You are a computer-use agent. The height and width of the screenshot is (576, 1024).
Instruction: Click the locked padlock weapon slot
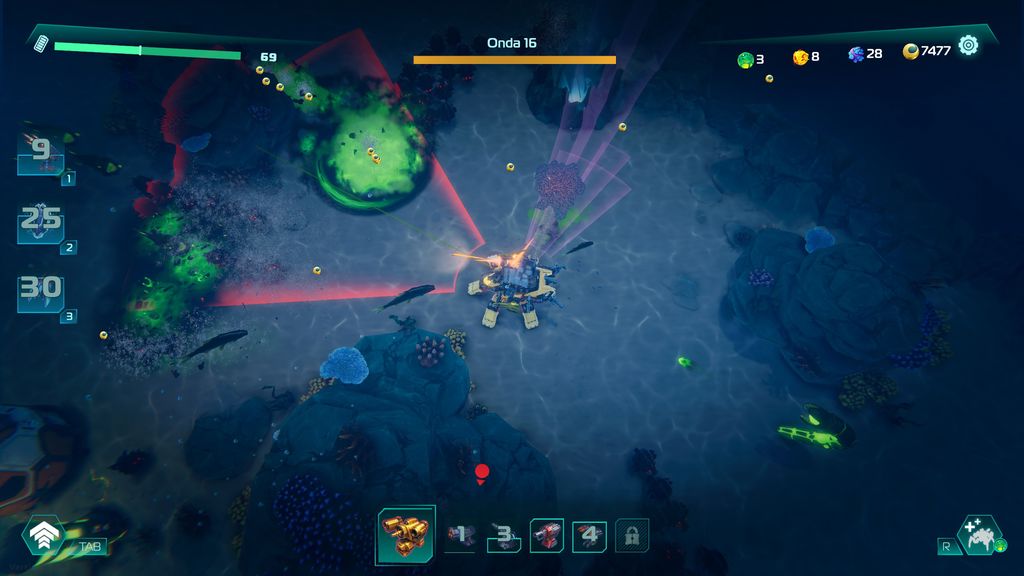(x=631, y=536)
